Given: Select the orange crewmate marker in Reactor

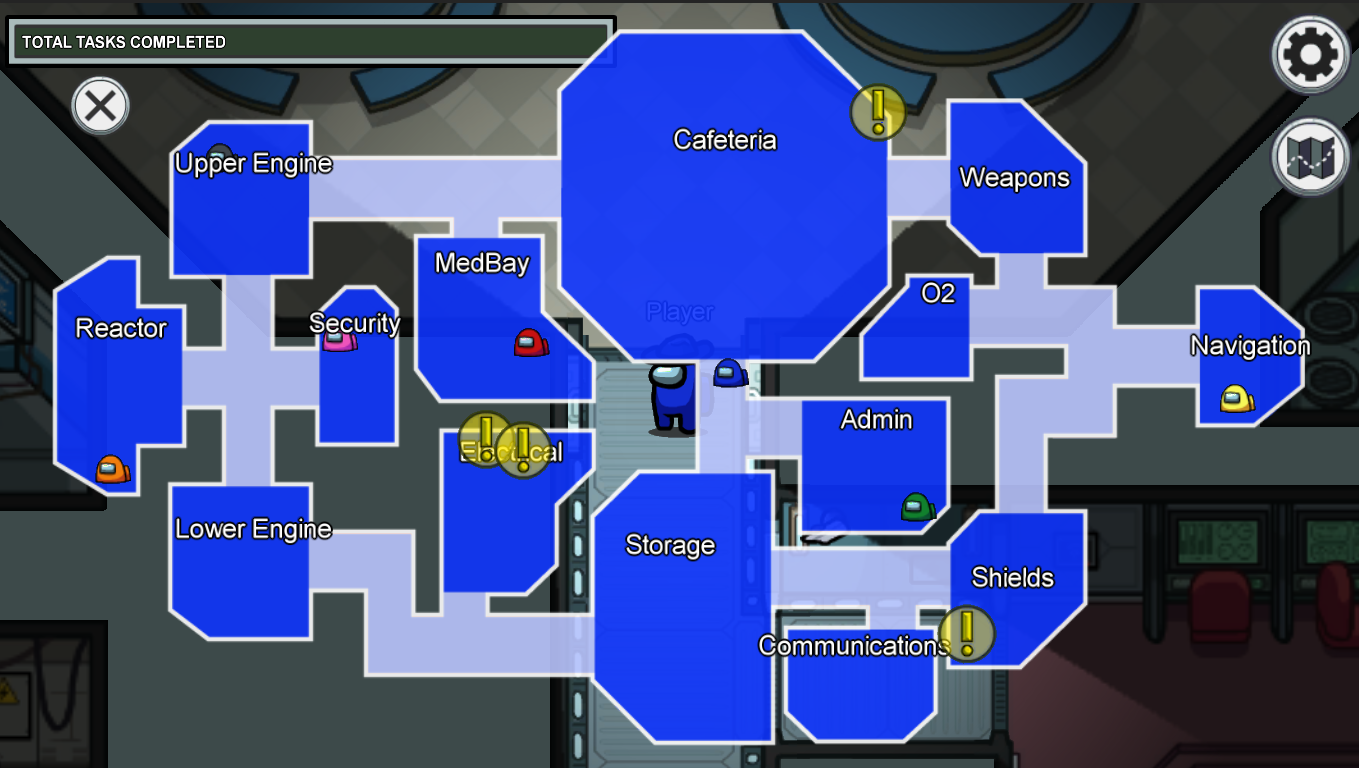Looking at the screenshot, I should pos(113,466).
